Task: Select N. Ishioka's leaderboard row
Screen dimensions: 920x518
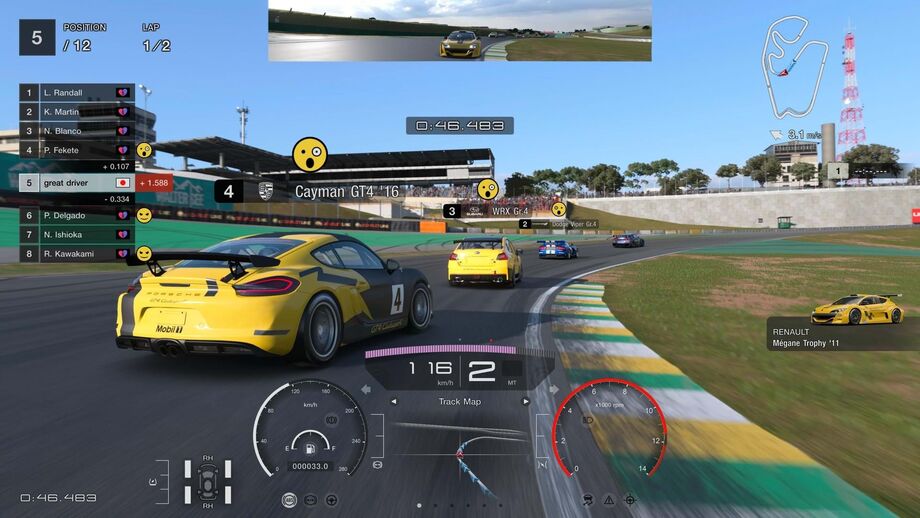Action: [76, 234]
